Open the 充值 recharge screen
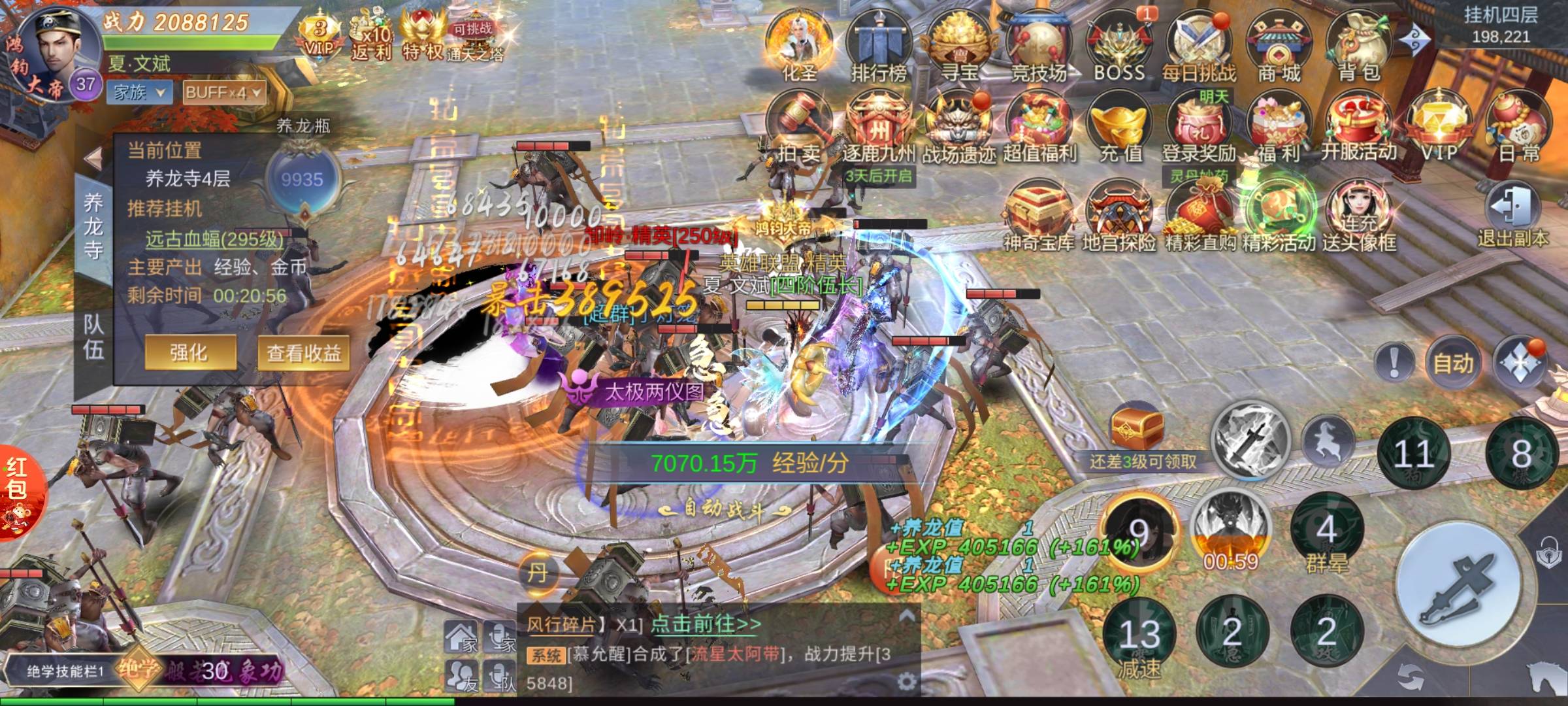 coord(1120,127)
